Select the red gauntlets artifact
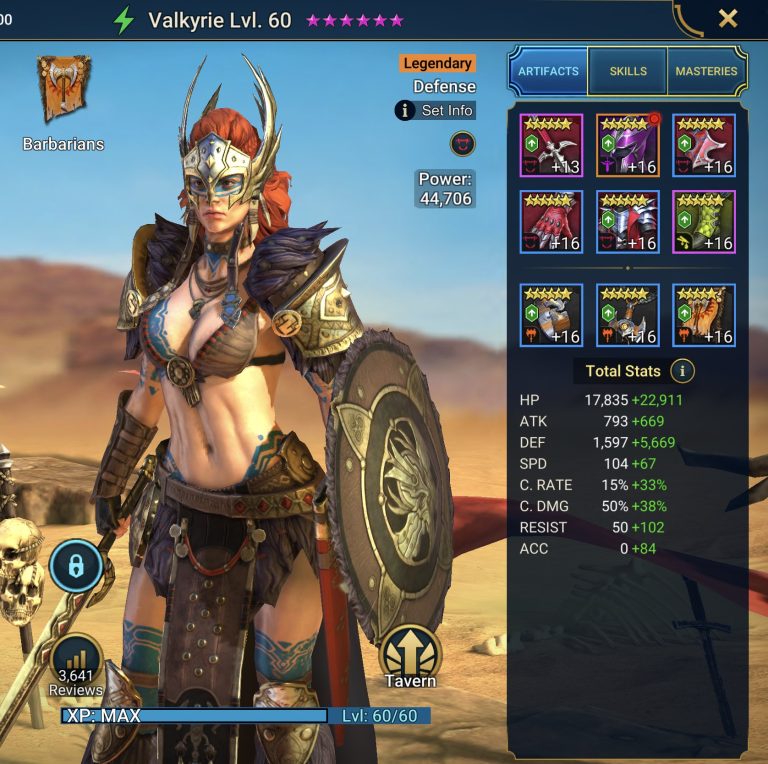 (x=551, y=222)
